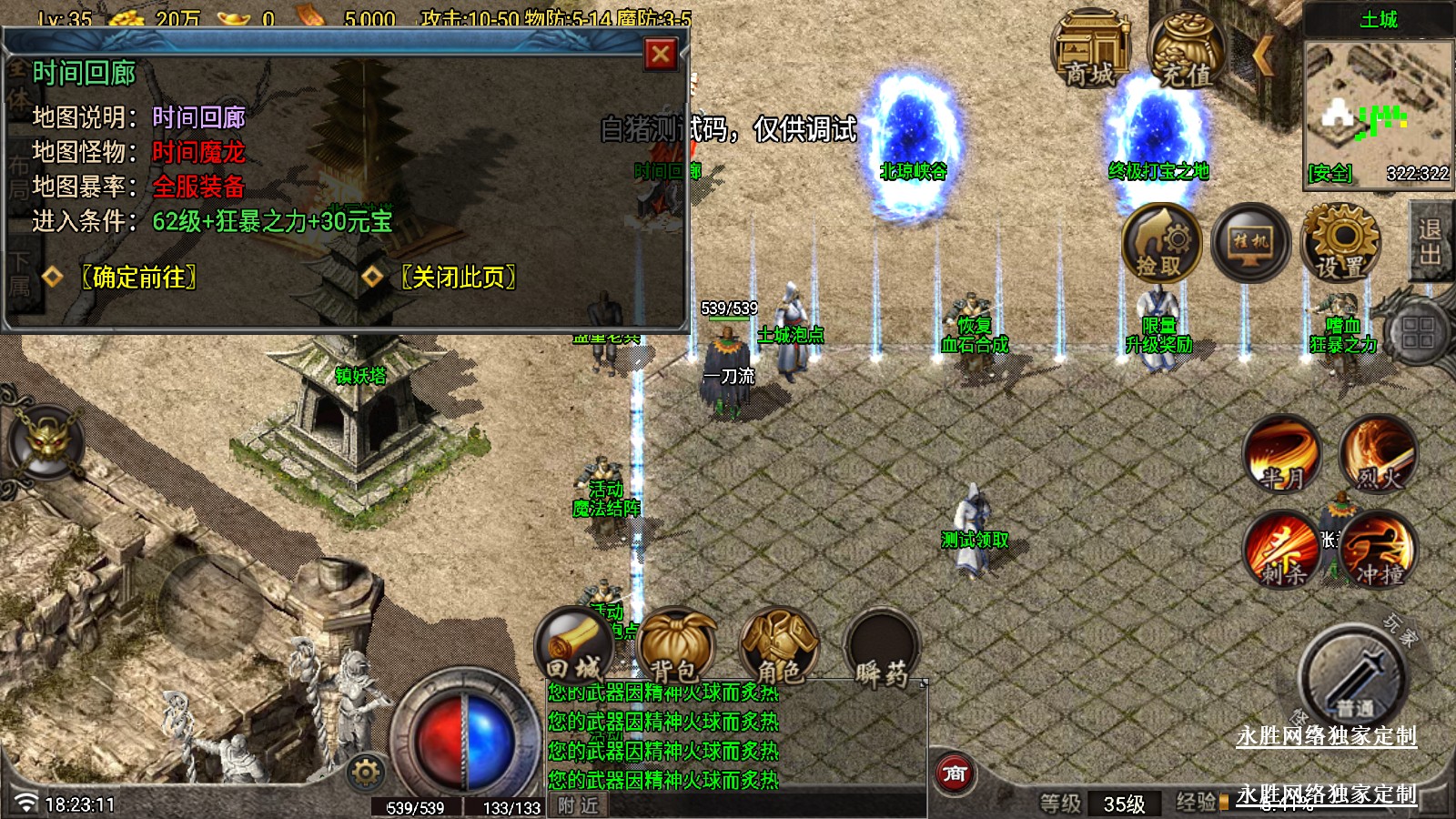Image resolution: width=1456 pixels, height=819 pixels.
Task: Close the 时间回廊 dialog window
Action: 661,55
